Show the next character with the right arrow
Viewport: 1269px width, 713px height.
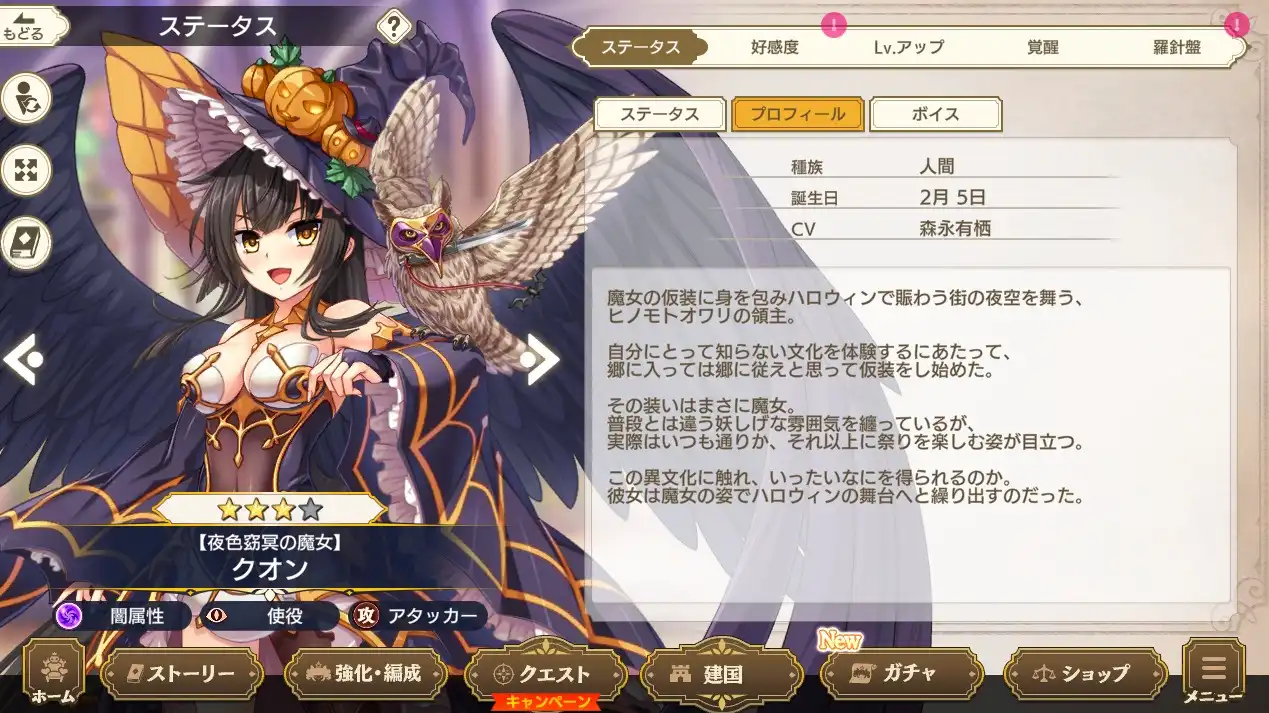(x=541, y=359)
